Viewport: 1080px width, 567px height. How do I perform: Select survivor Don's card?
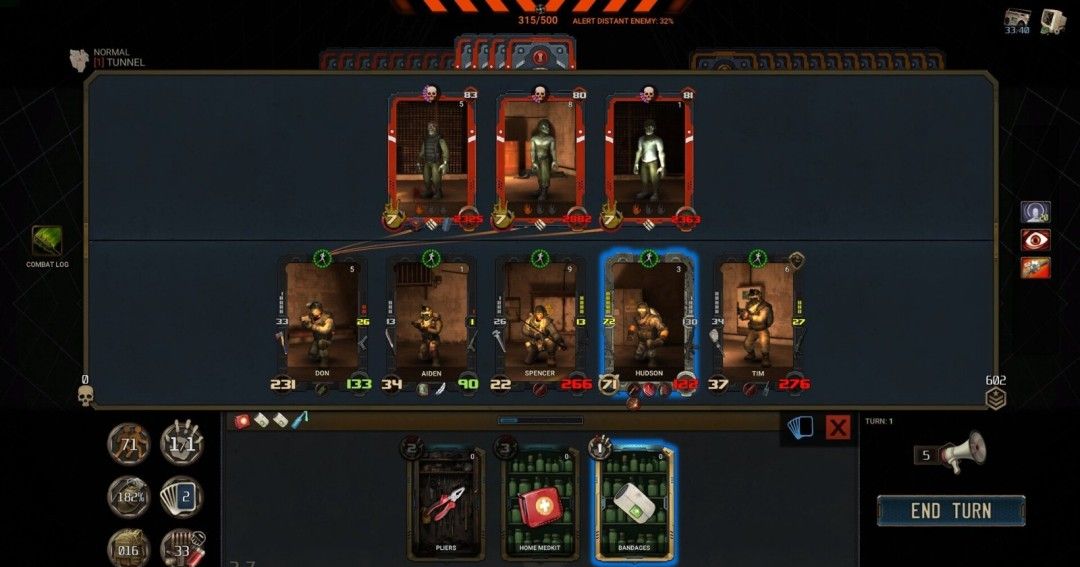pyautogui.click(x=321, y=320)
